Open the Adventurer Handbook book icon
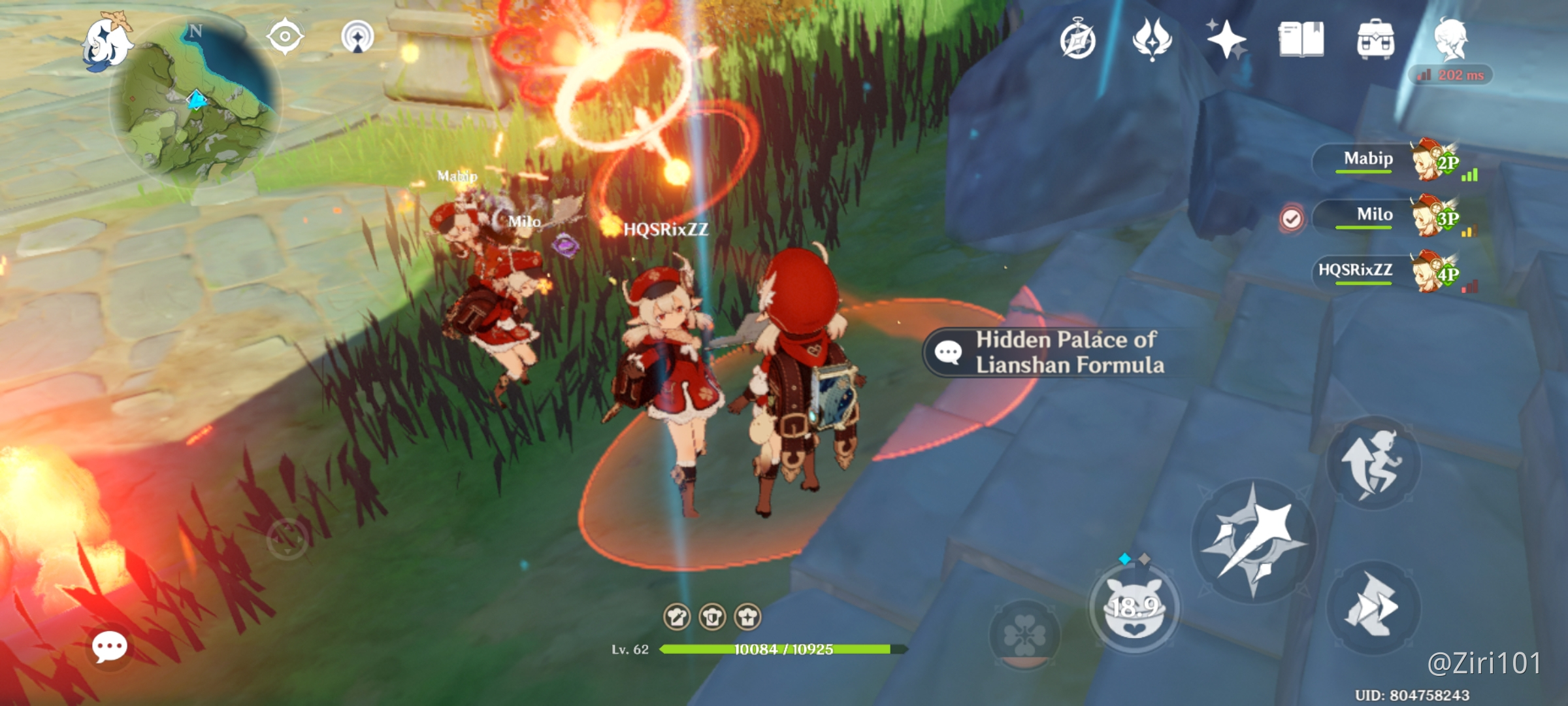This screenshot has width=1568, height=706. (1301, 41)
